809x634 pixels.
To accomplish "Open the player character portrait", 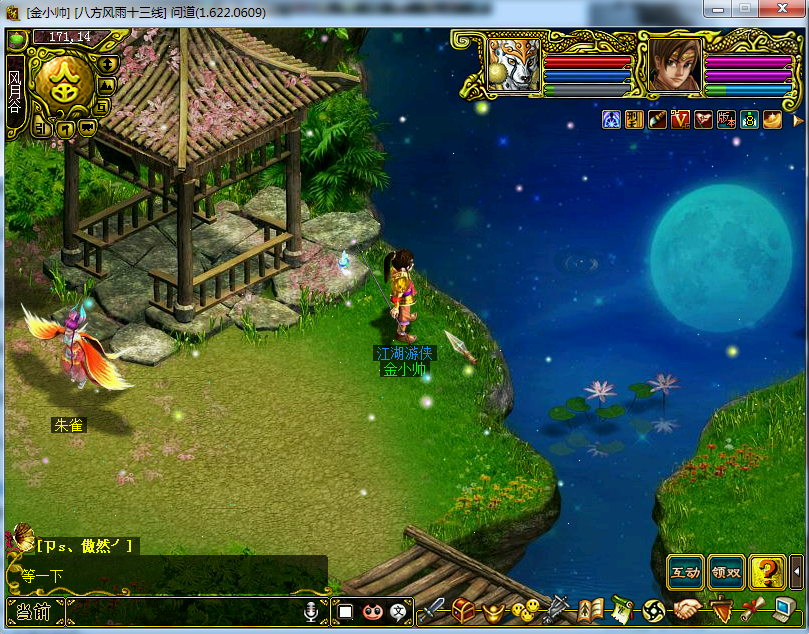I will click(x=669, y=65).
